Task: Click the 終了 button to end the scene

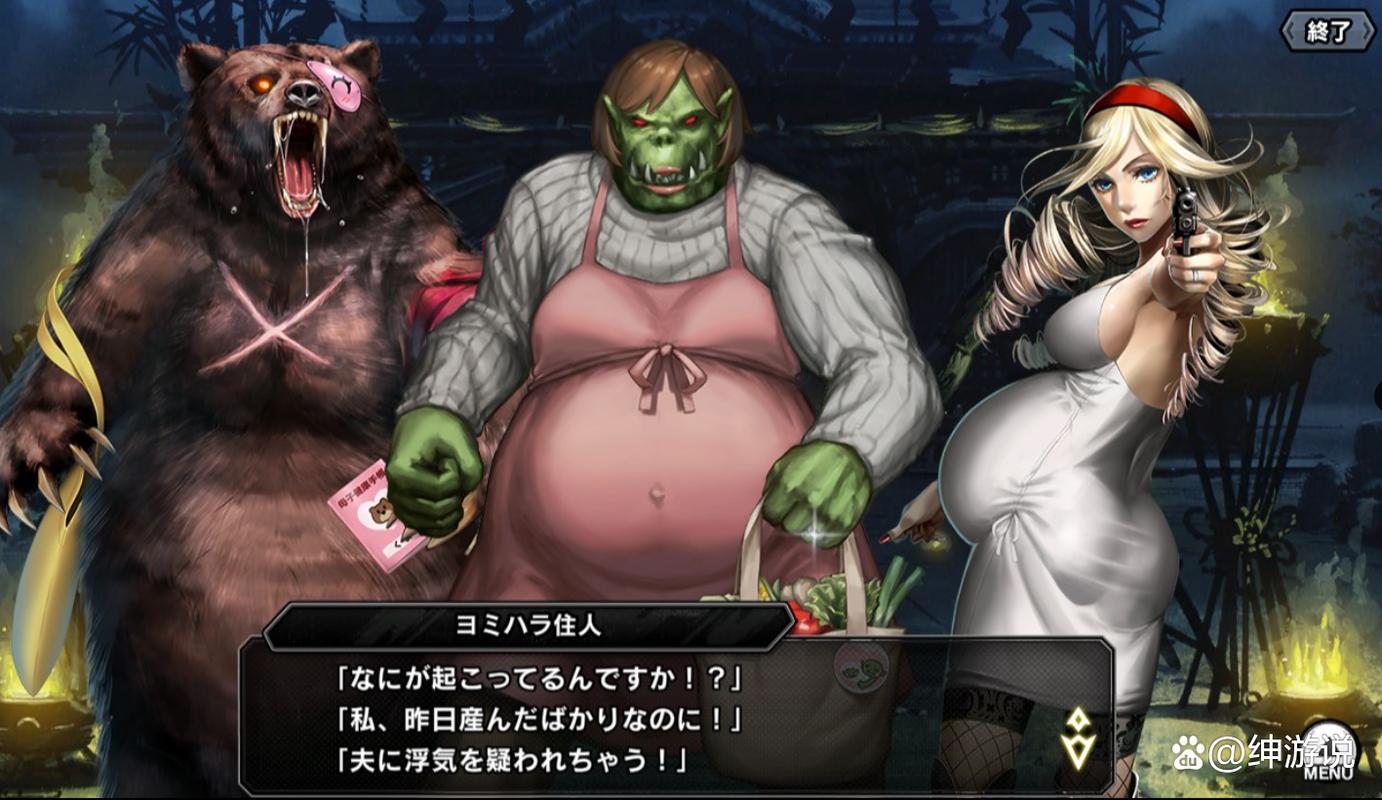Action: pyautogui.click(x=1327, y=31)
